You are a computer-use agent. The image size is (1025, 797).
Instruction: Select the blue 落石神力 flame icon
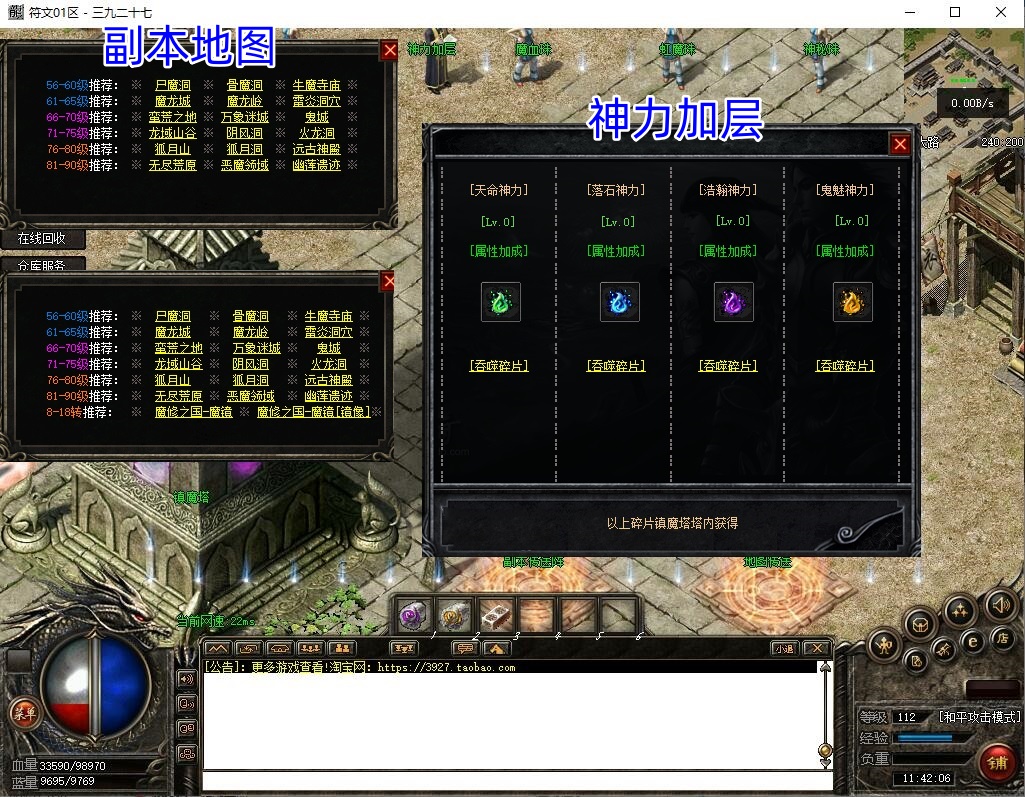point(619,301)
